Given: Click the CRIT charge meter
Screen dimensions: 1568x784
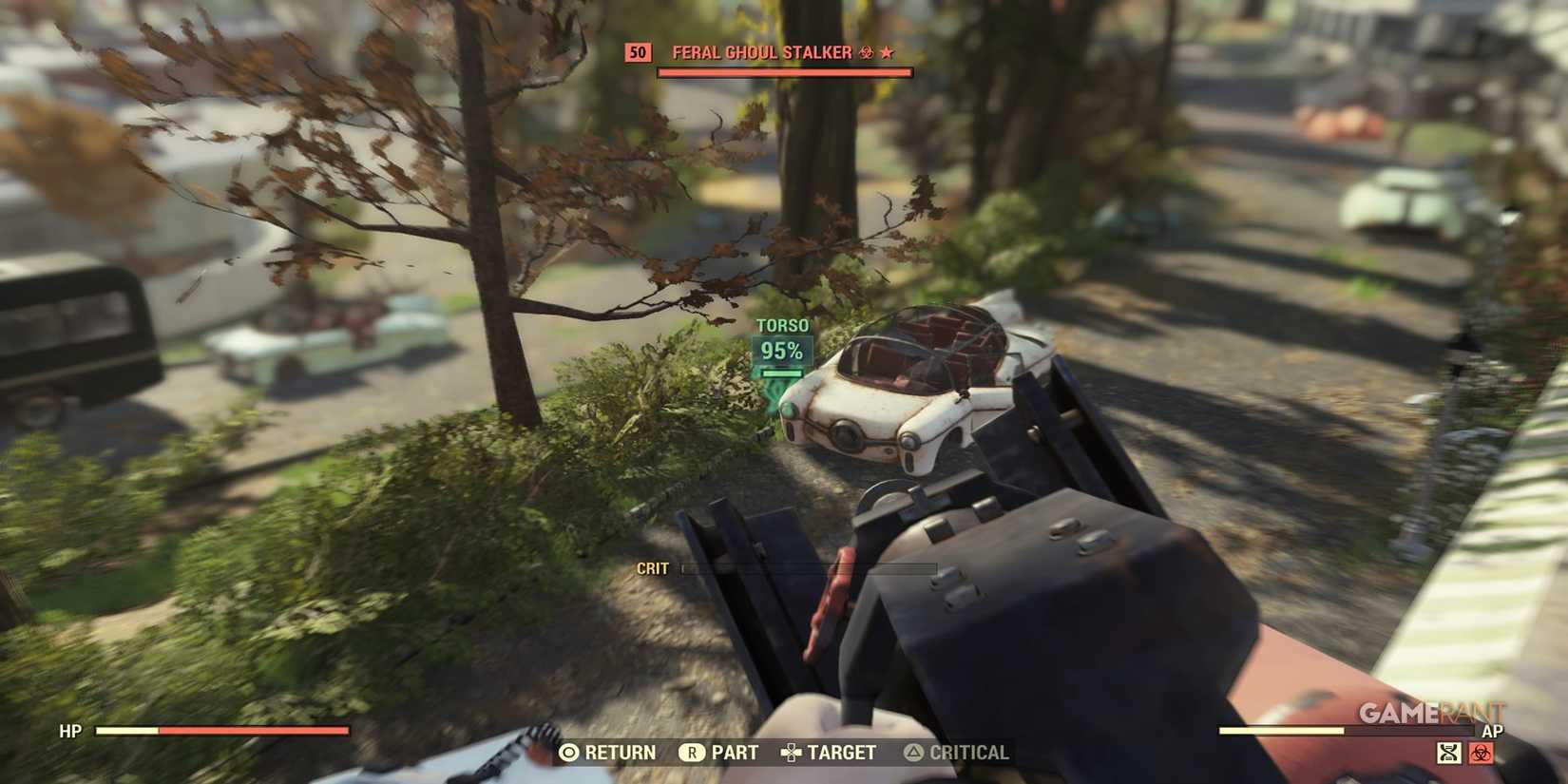Looking at the screenshot, I should 808,567.
